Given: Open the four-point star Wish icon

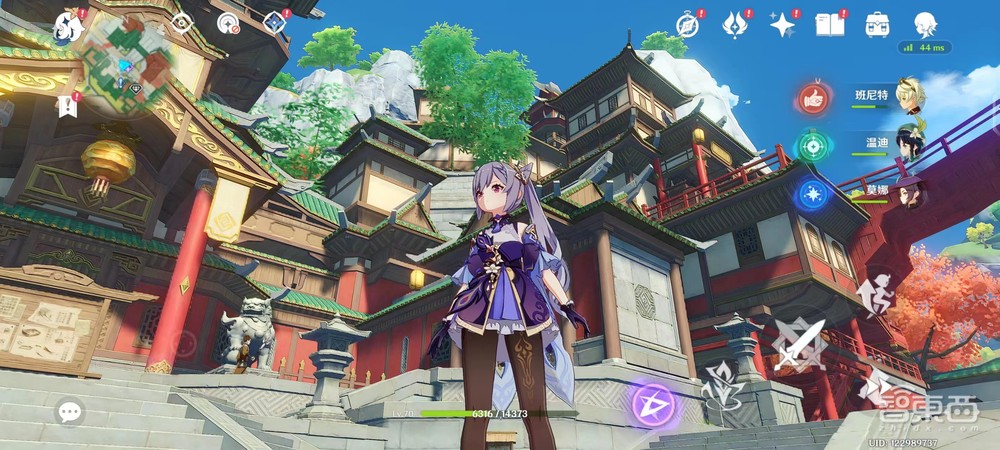Looking at the screenshot, I should [x=783, y=23].
